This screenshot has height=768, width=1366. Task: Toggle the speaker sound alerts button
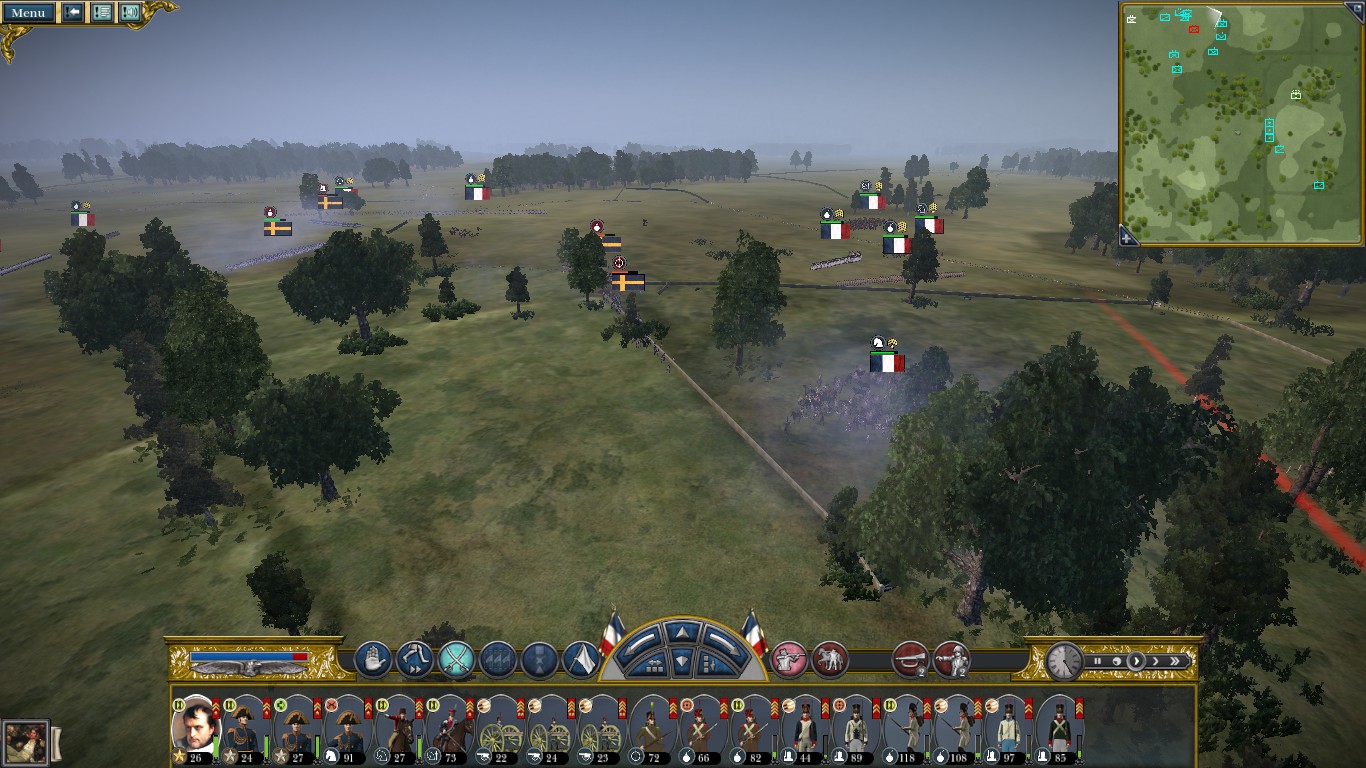[130, 12]
